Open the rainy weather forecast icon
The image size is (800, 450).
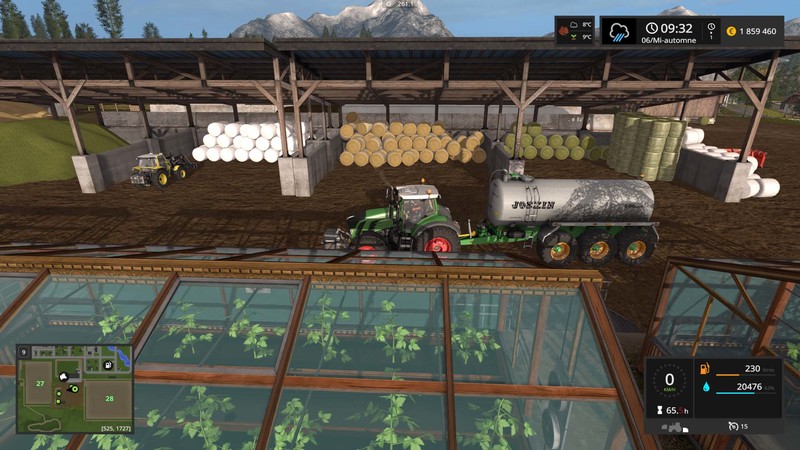coord(617,30)
